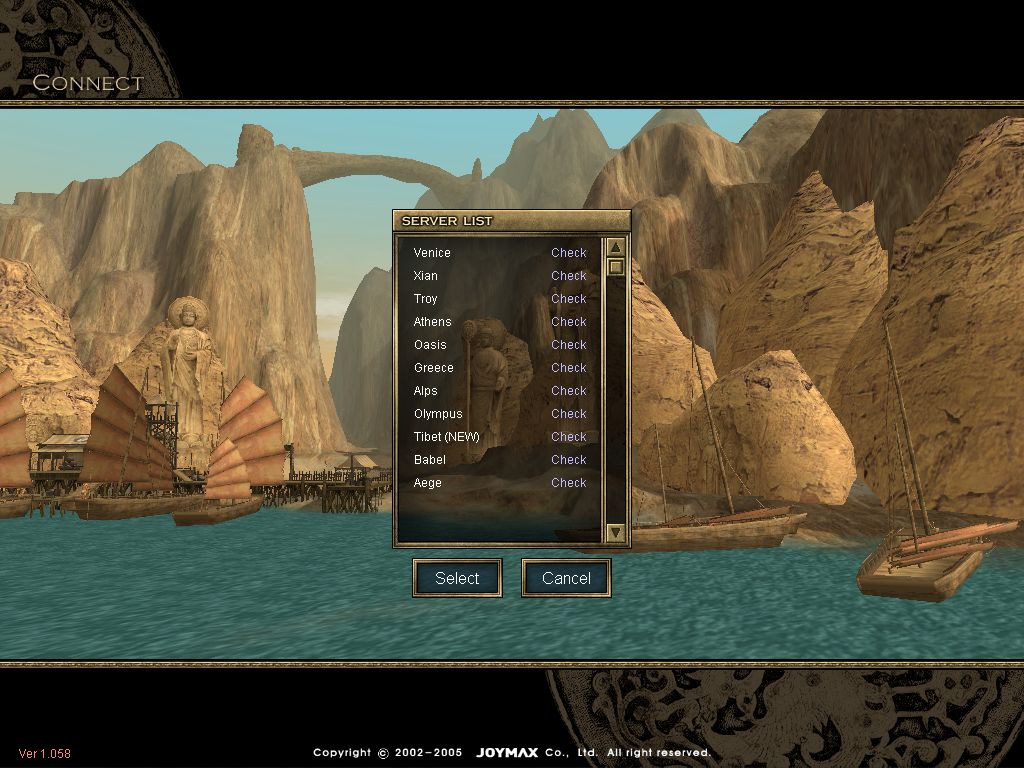Image resolution: width=1024 pixels, height=768 pixels.
Task: Choose the Oasis server
Action: (x=430, y=345)
